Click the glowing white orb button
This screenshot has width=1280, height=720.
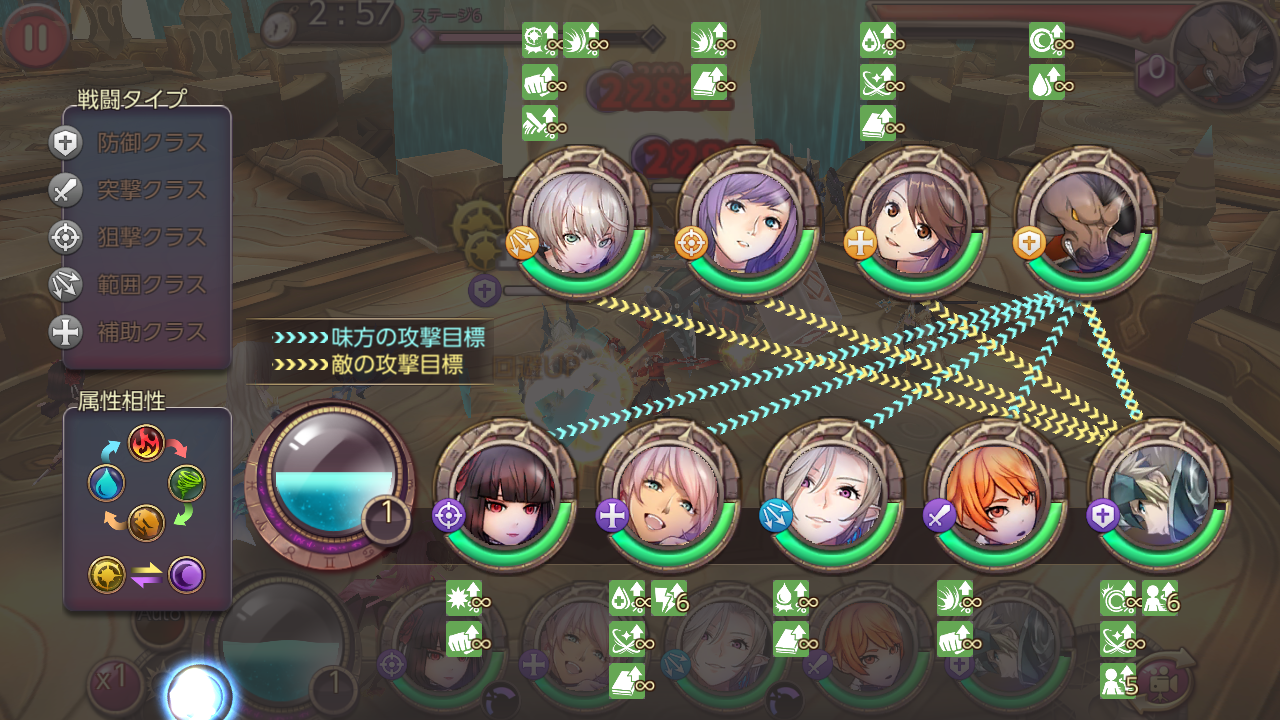point(197,692)
